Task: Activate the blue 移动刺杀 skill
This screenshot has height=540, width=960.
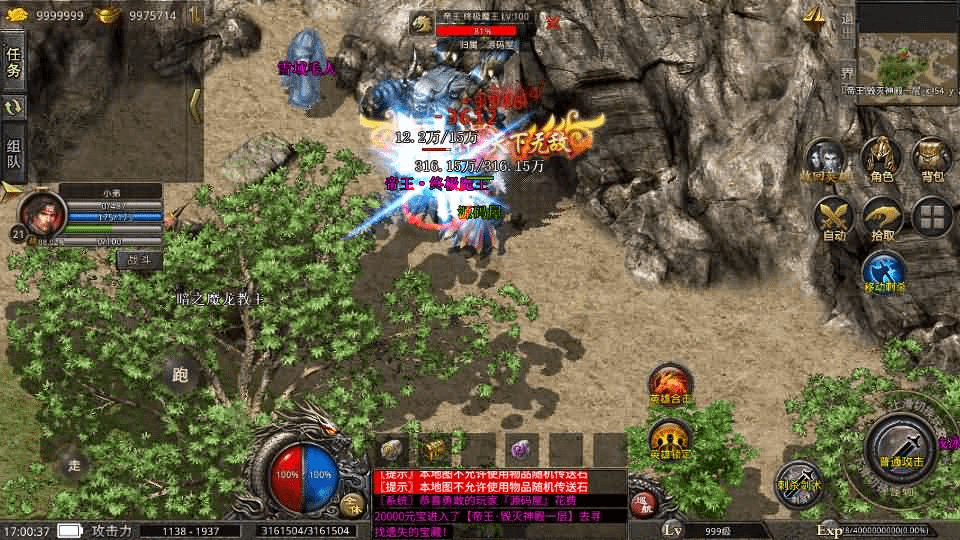Action: (883, 272)
